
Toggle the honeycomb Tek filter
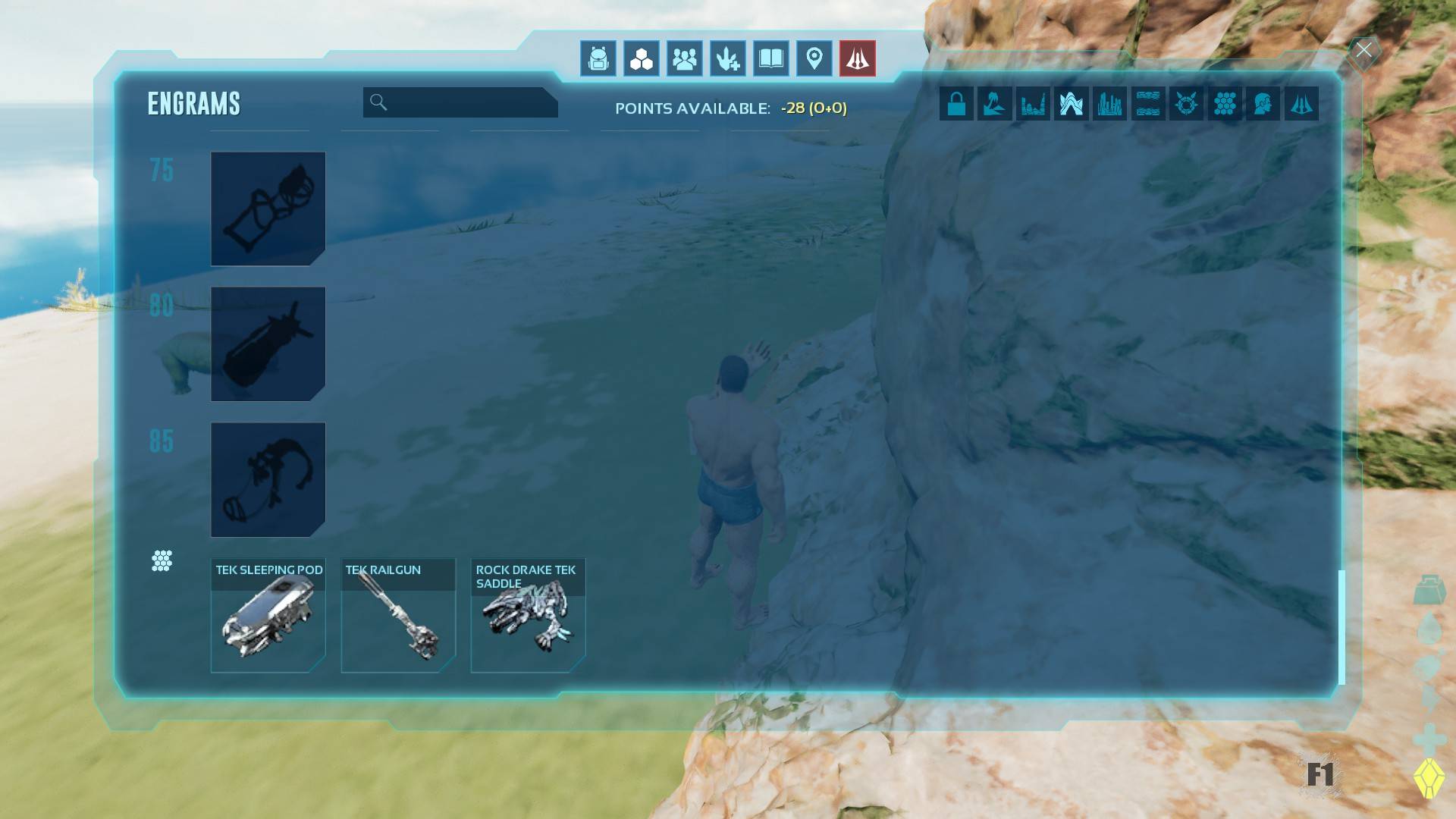1225,103
